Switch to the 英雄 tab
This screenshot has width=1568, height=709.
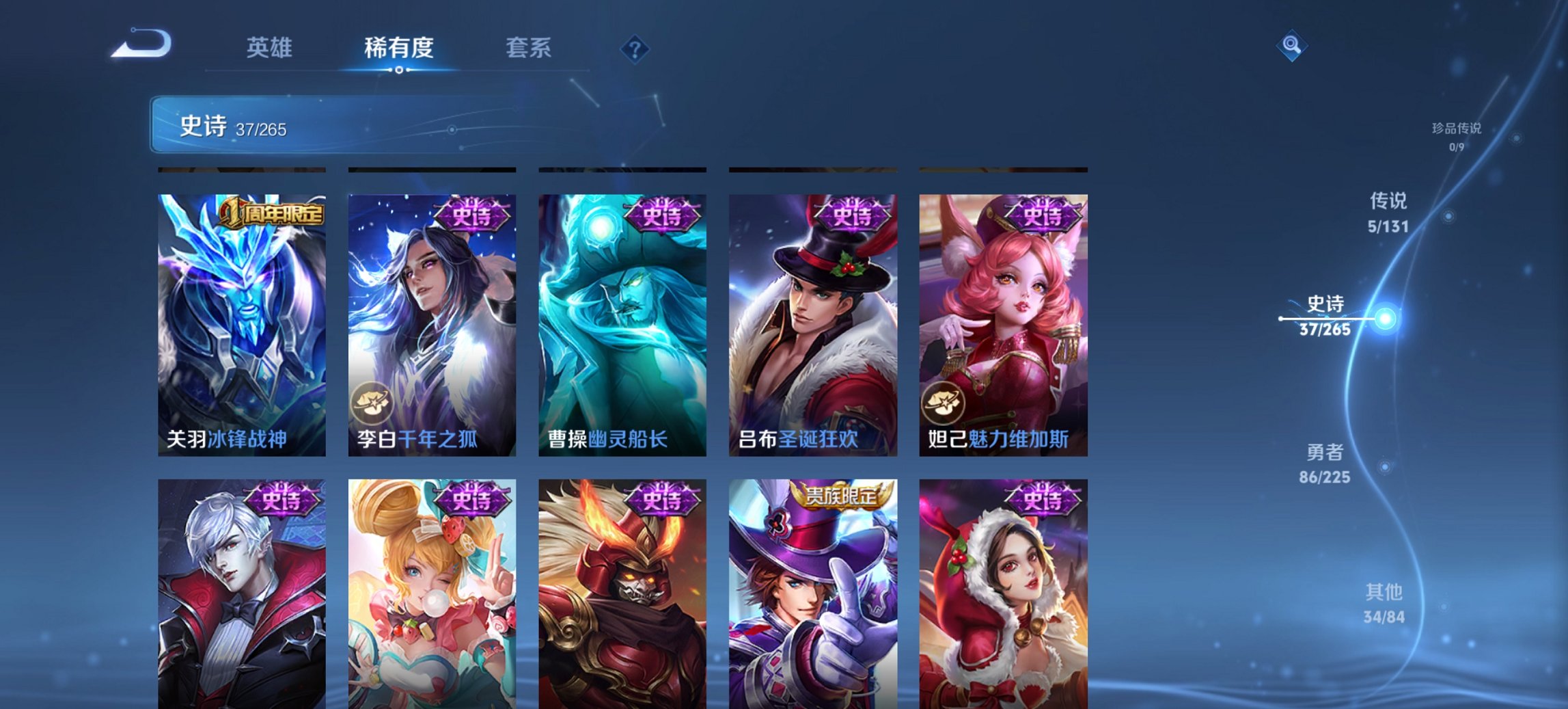(271, 48)
